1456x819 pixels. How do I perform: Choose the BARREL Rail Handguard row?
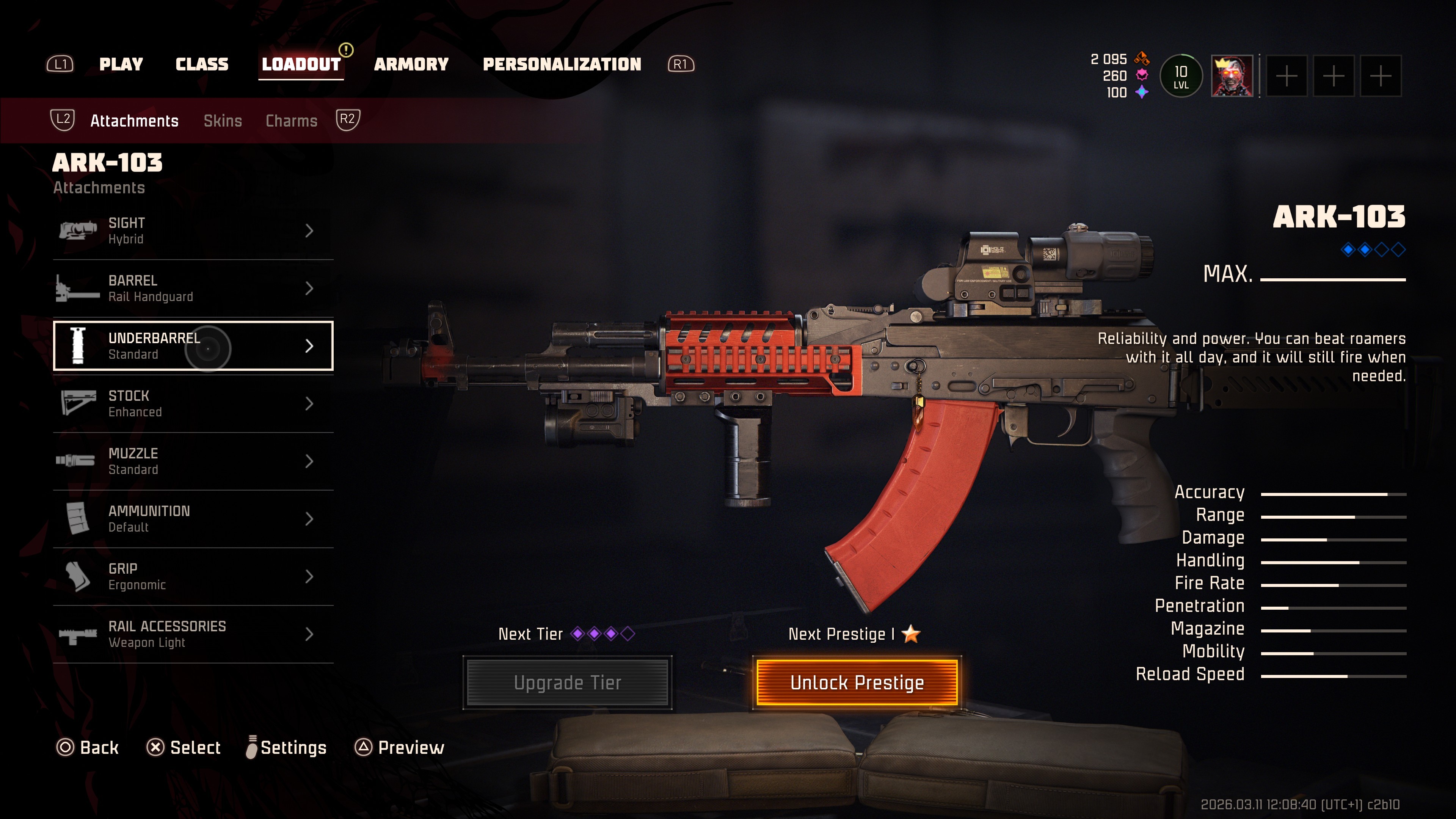coord(193,288)
